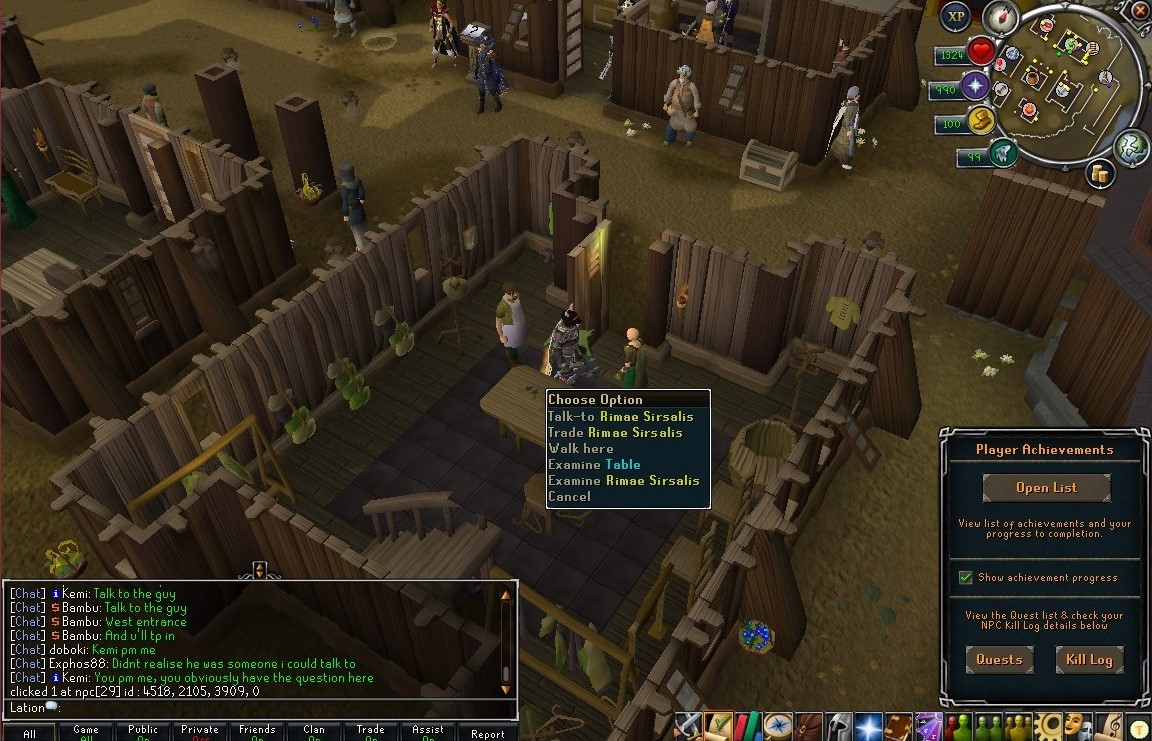The image size is (1152, 741).
Task: Pick the Walk here option
Action: point(581,448)
